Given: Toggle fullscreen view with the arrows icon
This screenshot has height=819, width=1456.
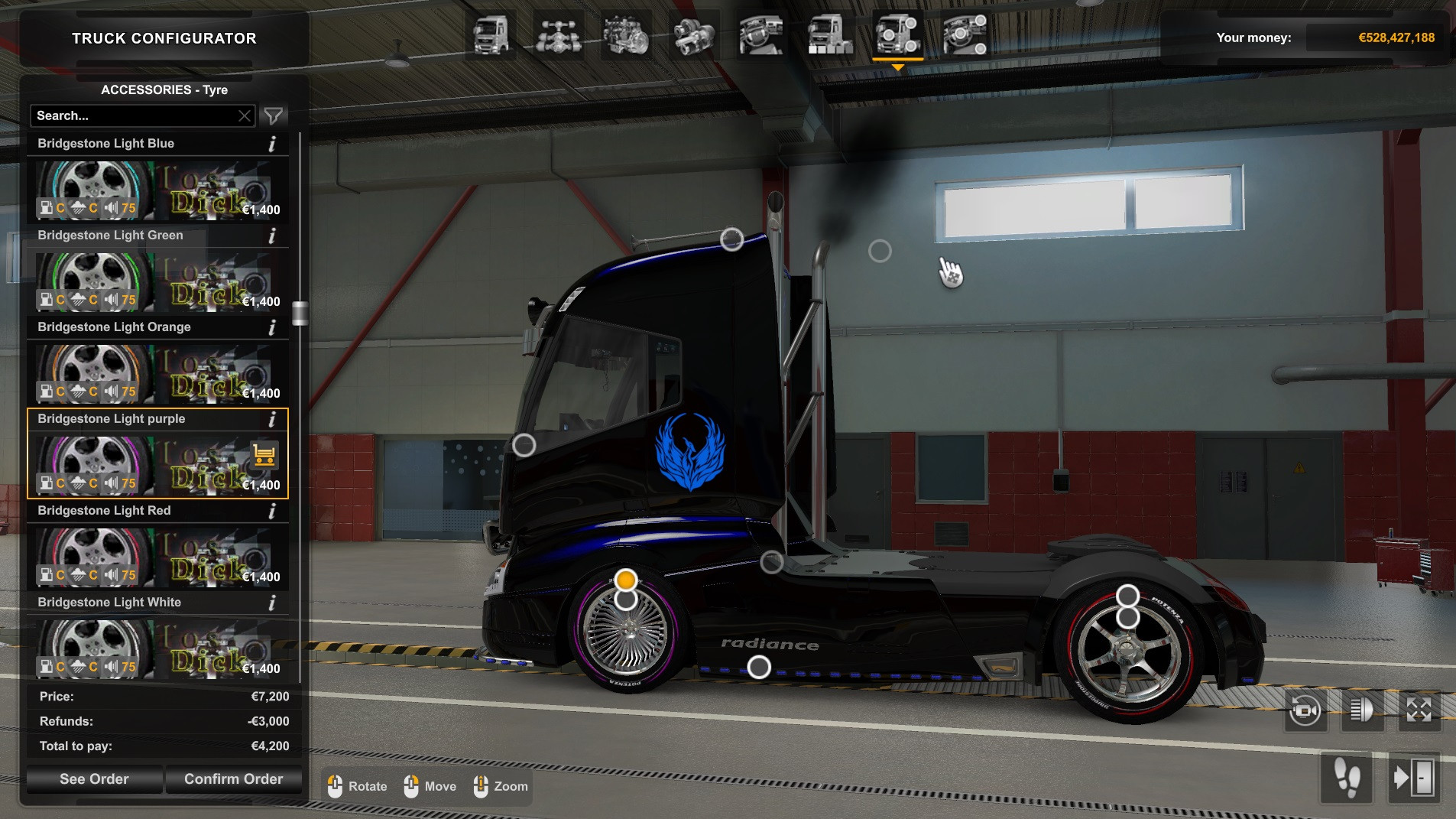Looking at the screenshot, I should pyautogui.click(x=1419, y=710).
